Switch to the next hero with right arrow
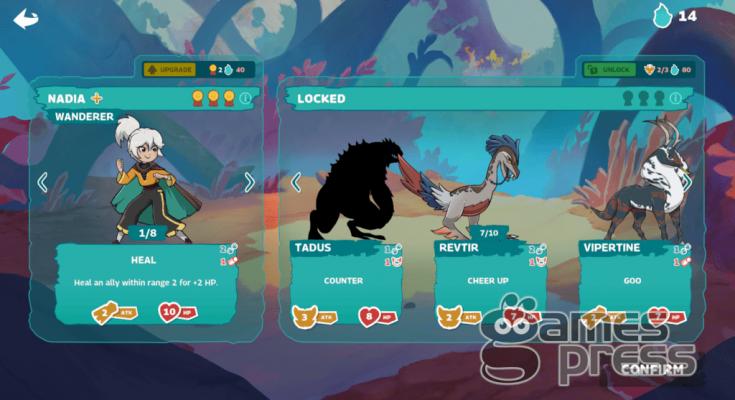This screenshot has width=735, height=400. [250, 182]
